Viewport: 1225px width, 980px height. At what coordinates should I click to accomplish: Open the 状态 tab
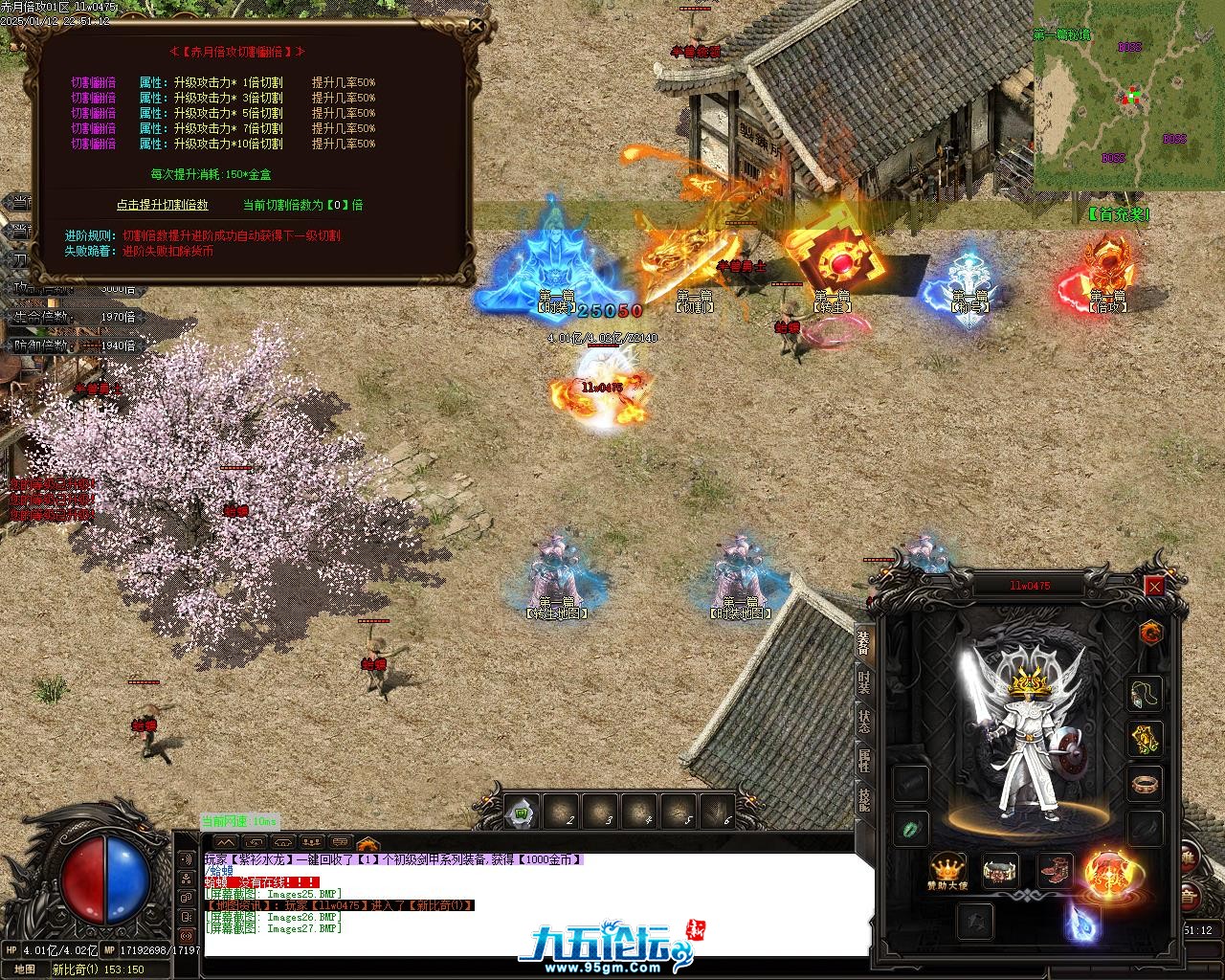coord(864,722)
